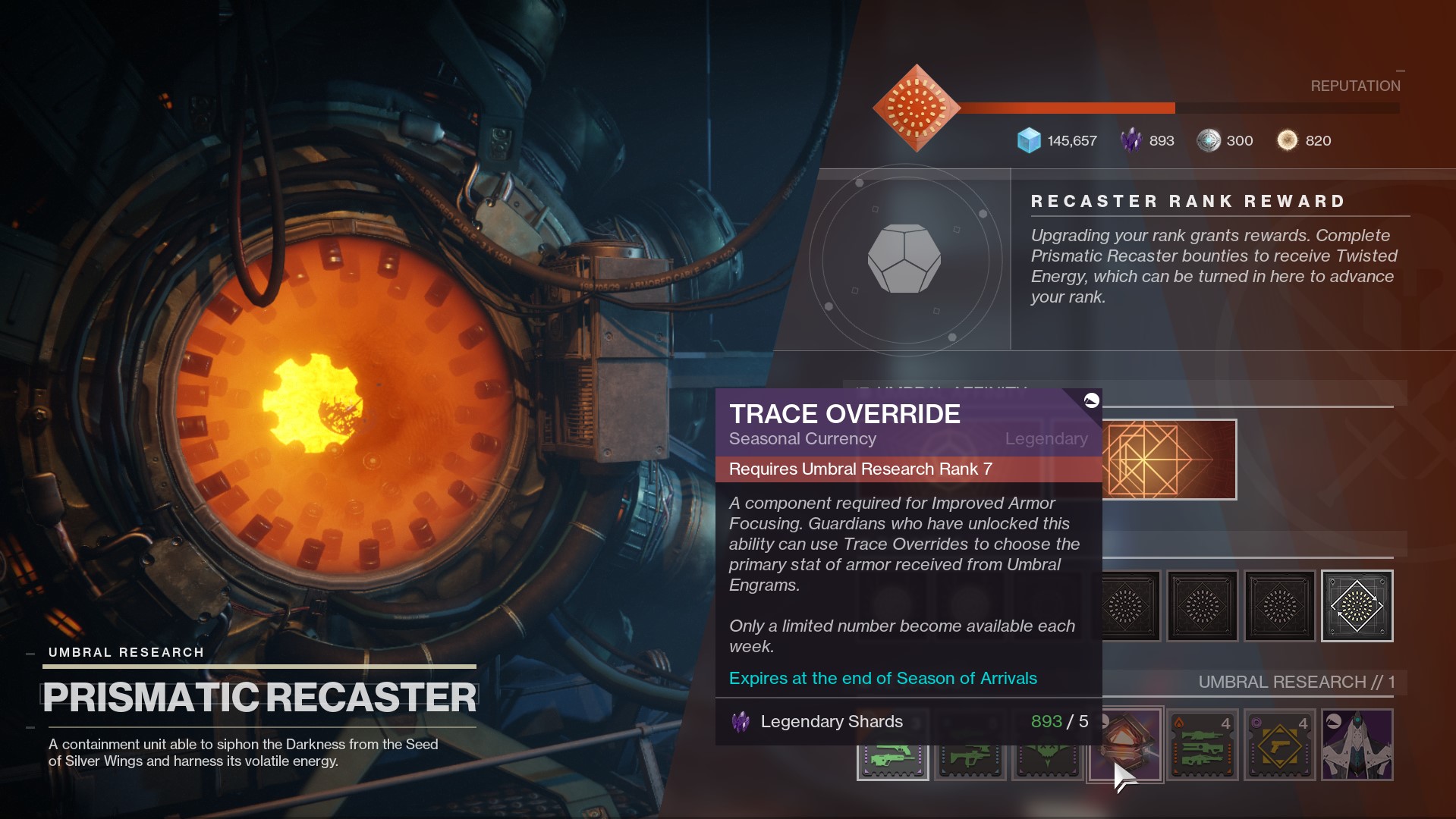
Task: Inspect the white ship item
Action: (x=1357, y=745)
